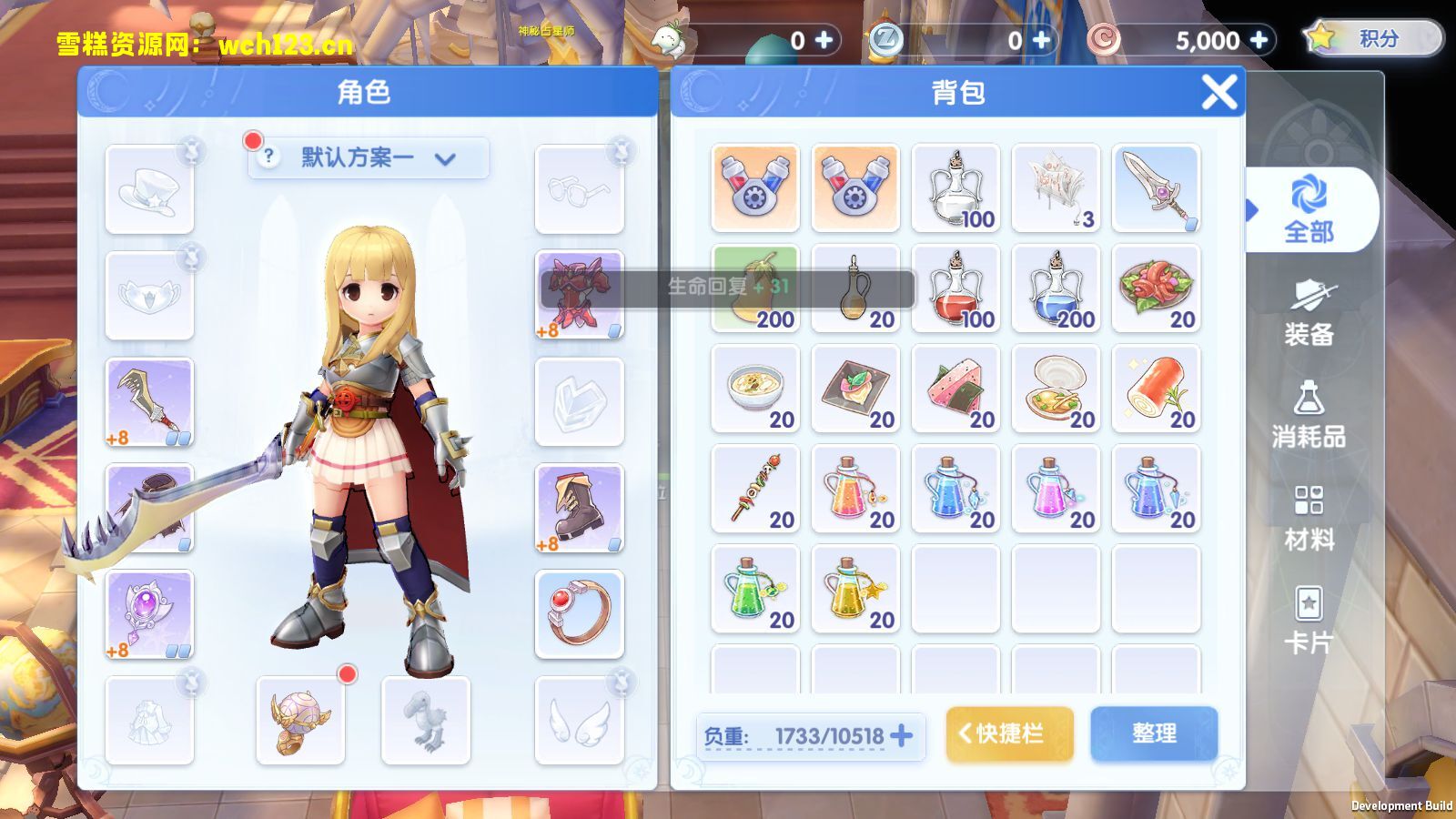Close the backpack panel
The height and width of the screenshot is (819, 1456).
(1218, 92)
